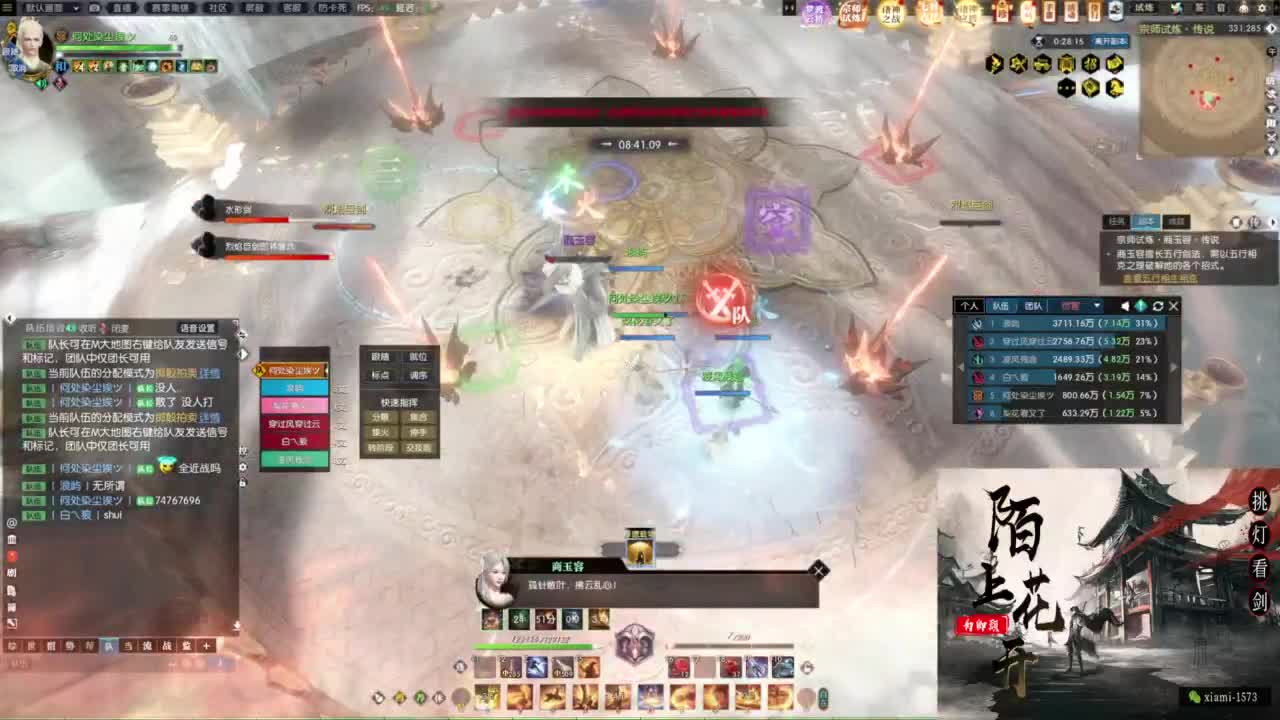This screenshot has width=1280, height=720.
Task: Mute the damage meter speaker icon
Action: (1125, 306)
